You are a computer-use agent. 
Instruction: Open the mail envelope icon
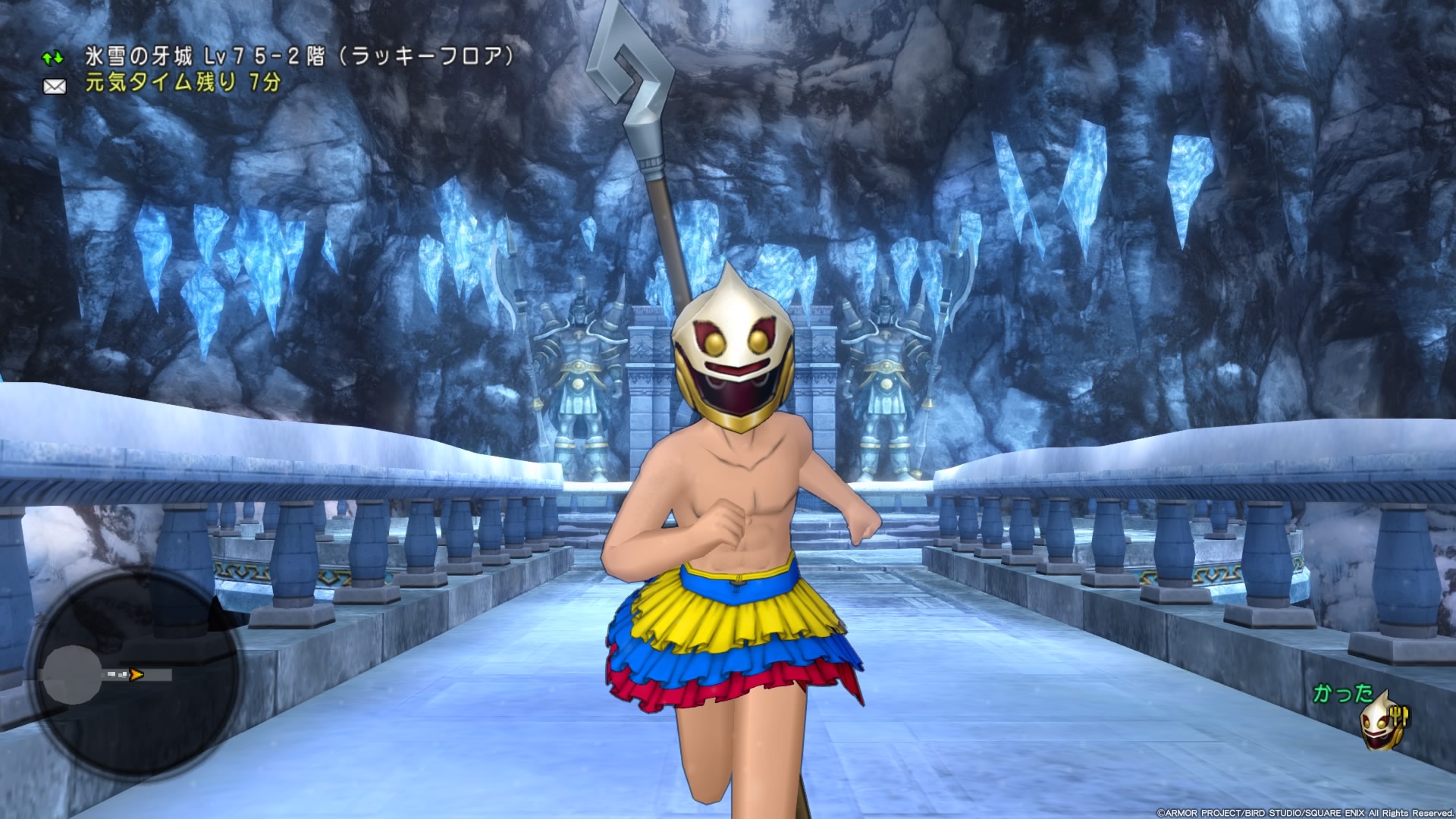coord(55,86)
